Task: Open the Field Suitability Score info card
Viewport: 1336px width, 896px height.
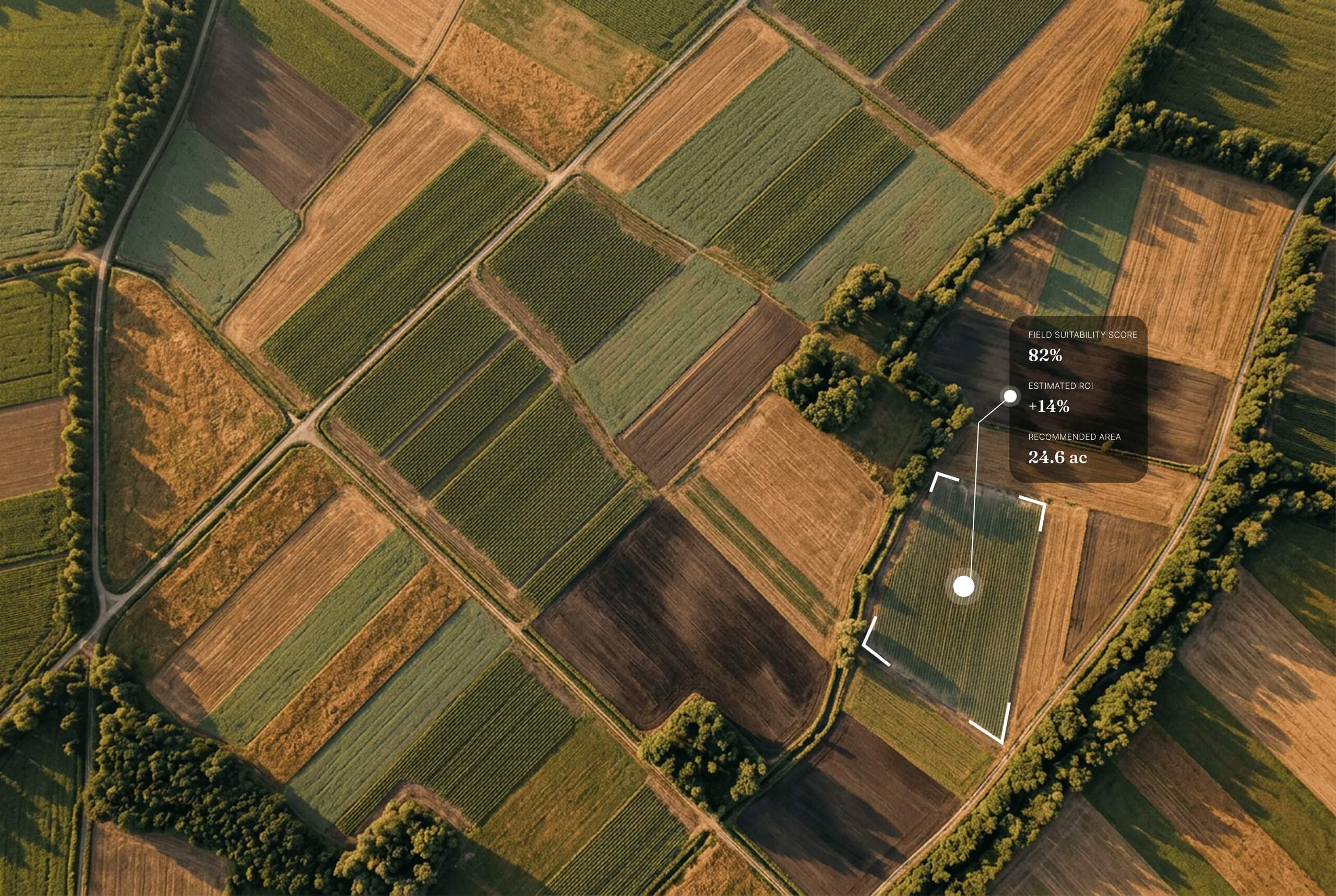Action: pyautogui.click(x=1078, y=399)
